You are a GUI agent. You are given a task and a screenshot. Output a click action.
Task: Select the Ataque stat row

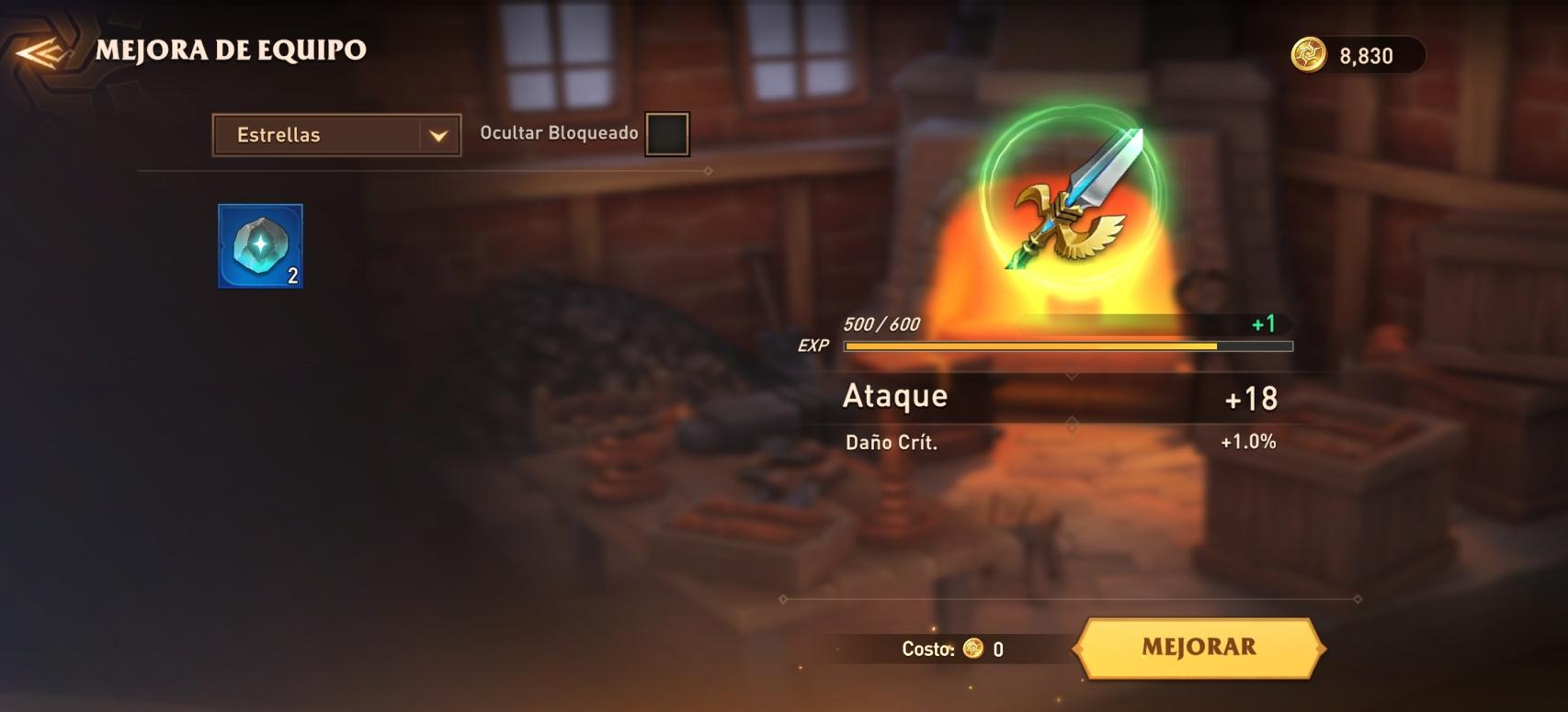point(1057,397)
